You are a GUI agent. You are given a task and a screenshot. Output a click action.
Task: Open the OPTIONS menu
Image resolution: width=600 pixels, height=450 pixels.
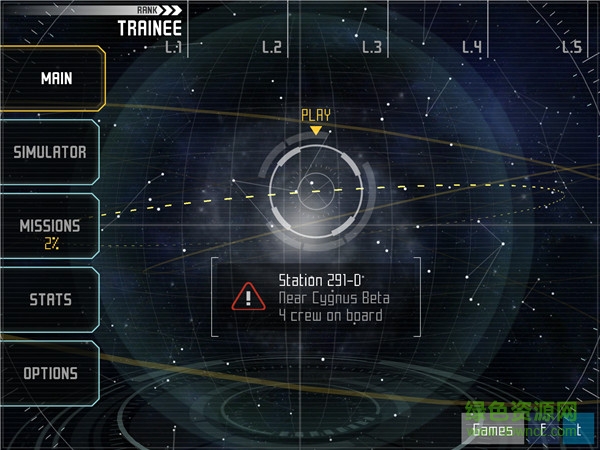point(50,373)
